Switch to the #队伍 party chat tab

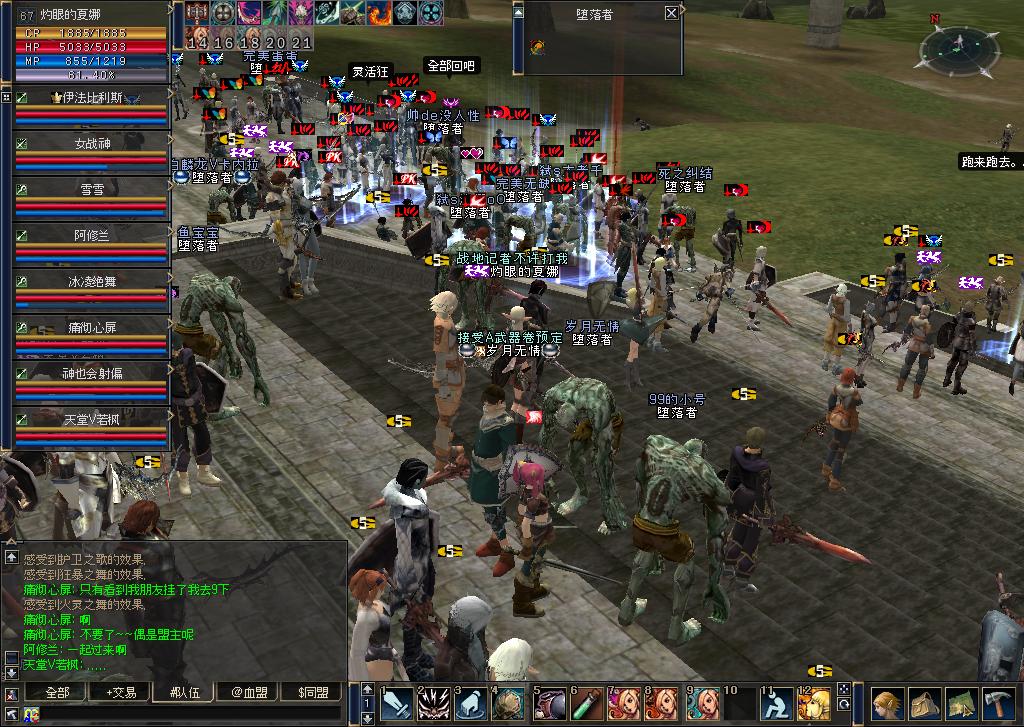184,692
